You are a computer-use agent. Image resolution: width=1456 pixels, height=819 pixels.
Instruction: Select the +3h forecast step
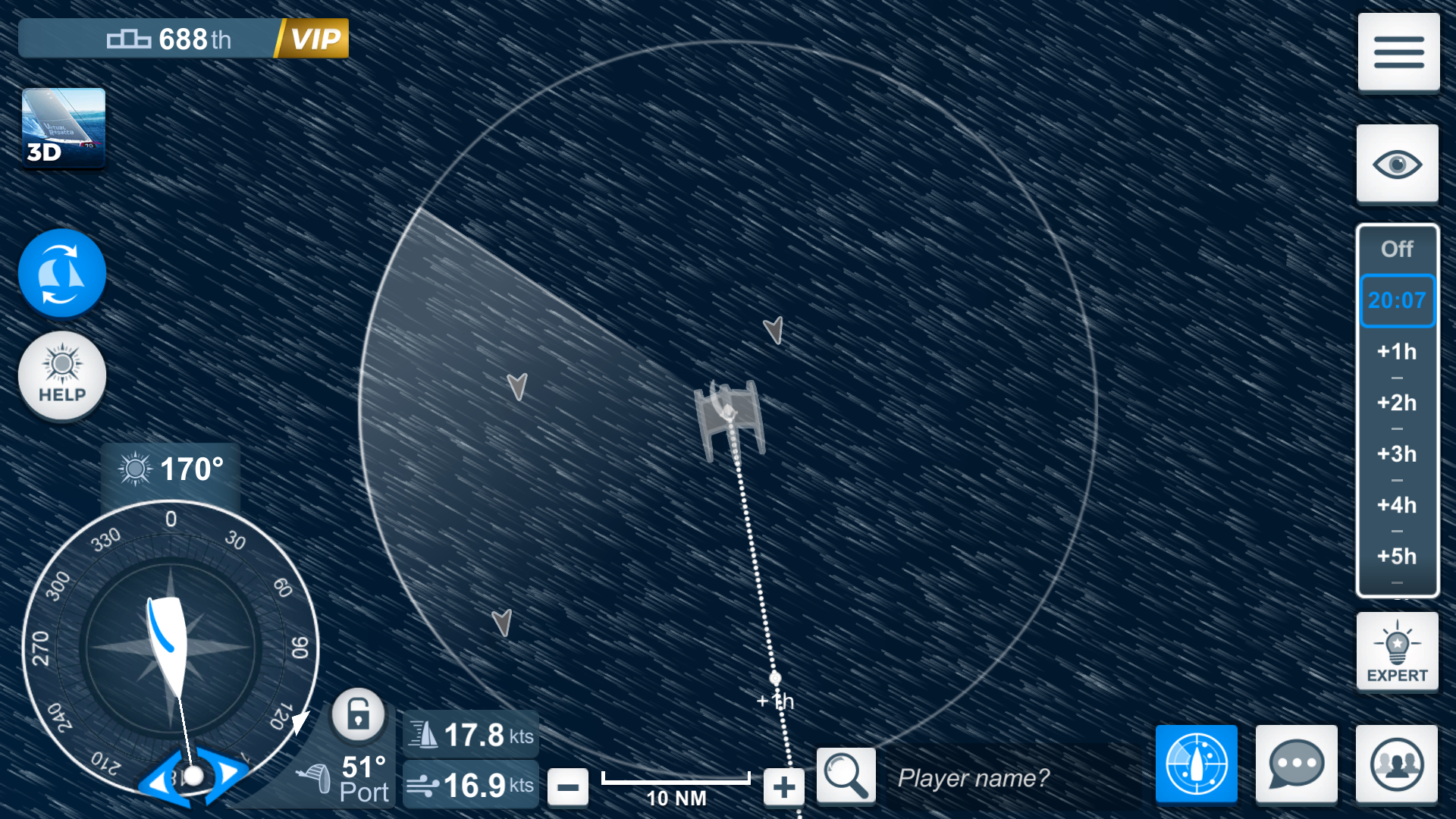point(1398,454)
